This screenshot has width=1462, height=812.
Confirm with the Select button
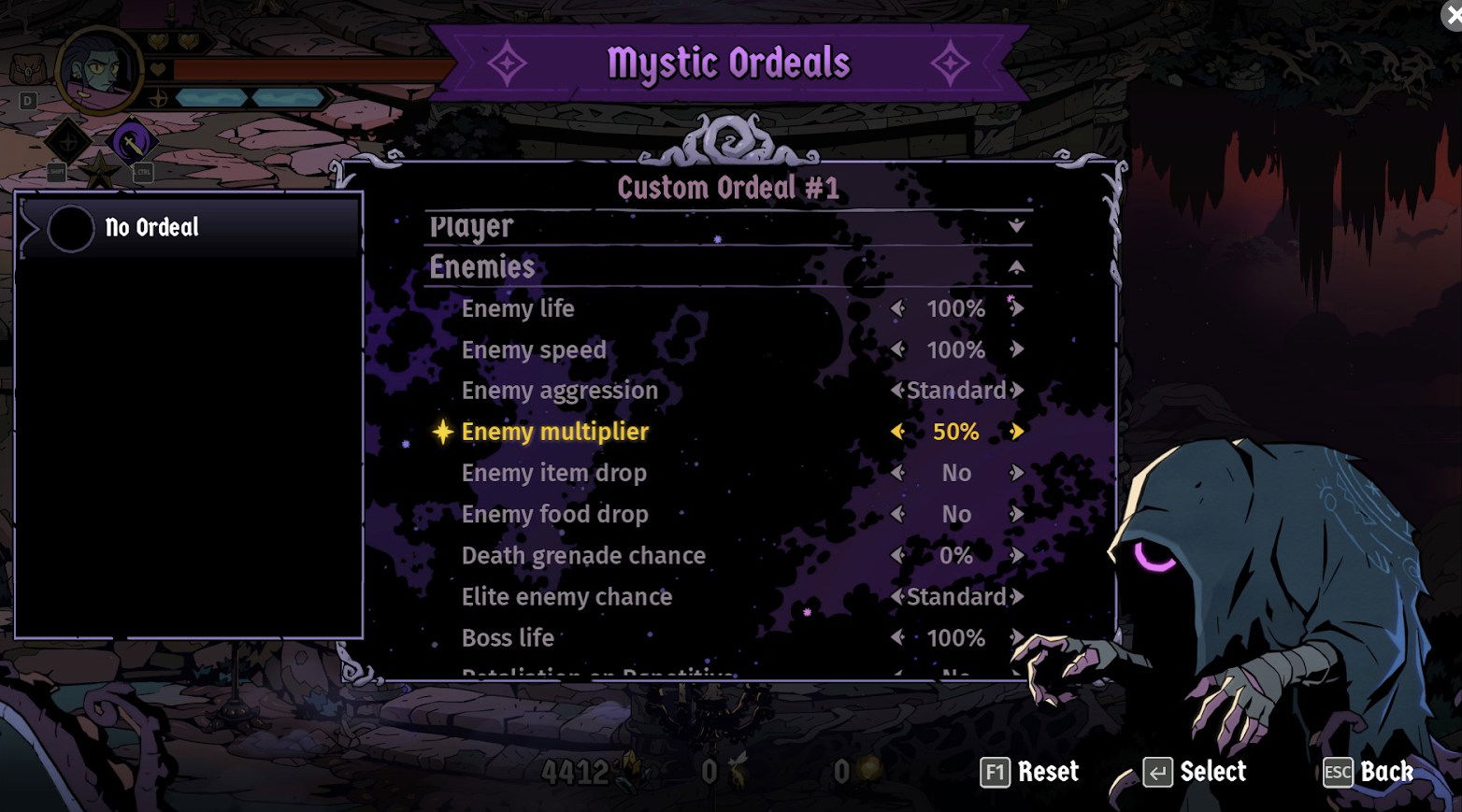click(x=1195, y=772)
